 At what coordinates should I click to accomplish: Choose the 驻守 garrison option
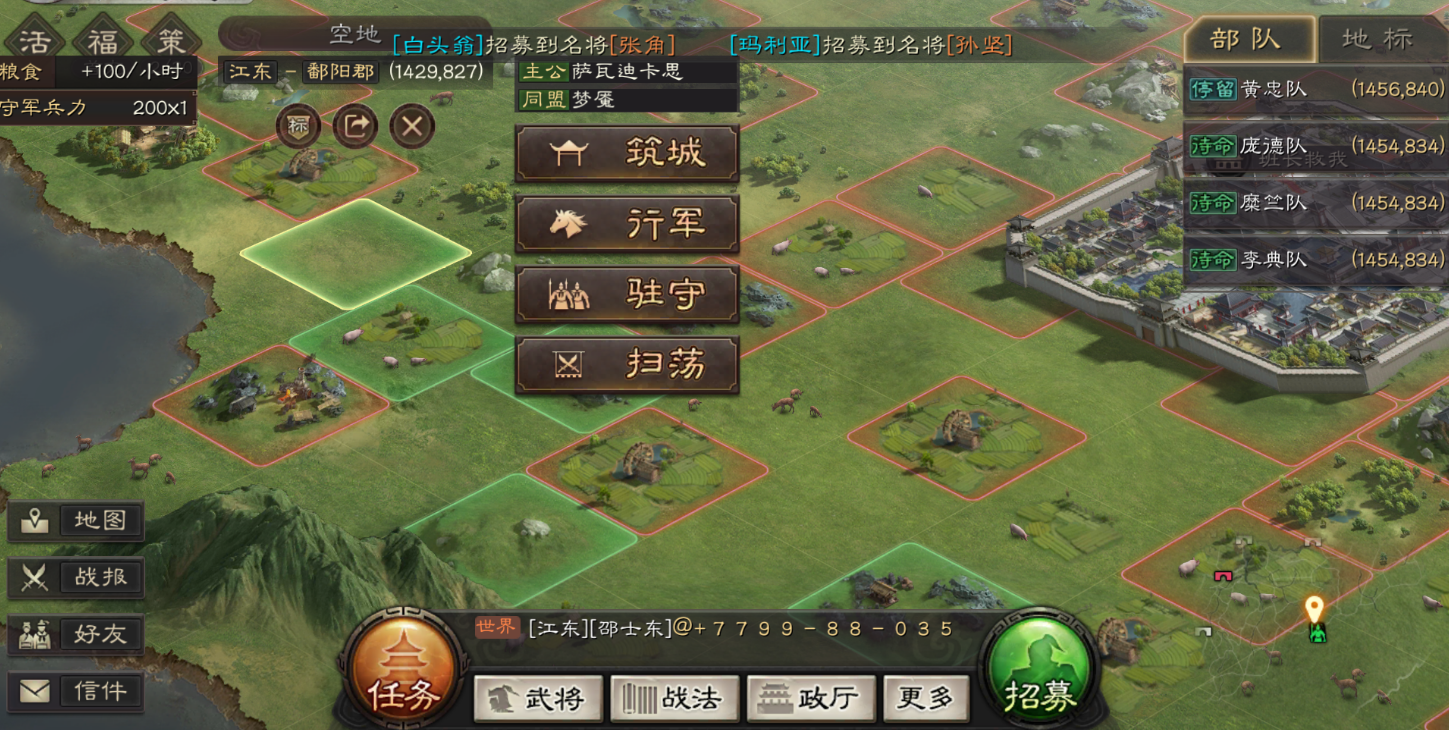point(627,294)
